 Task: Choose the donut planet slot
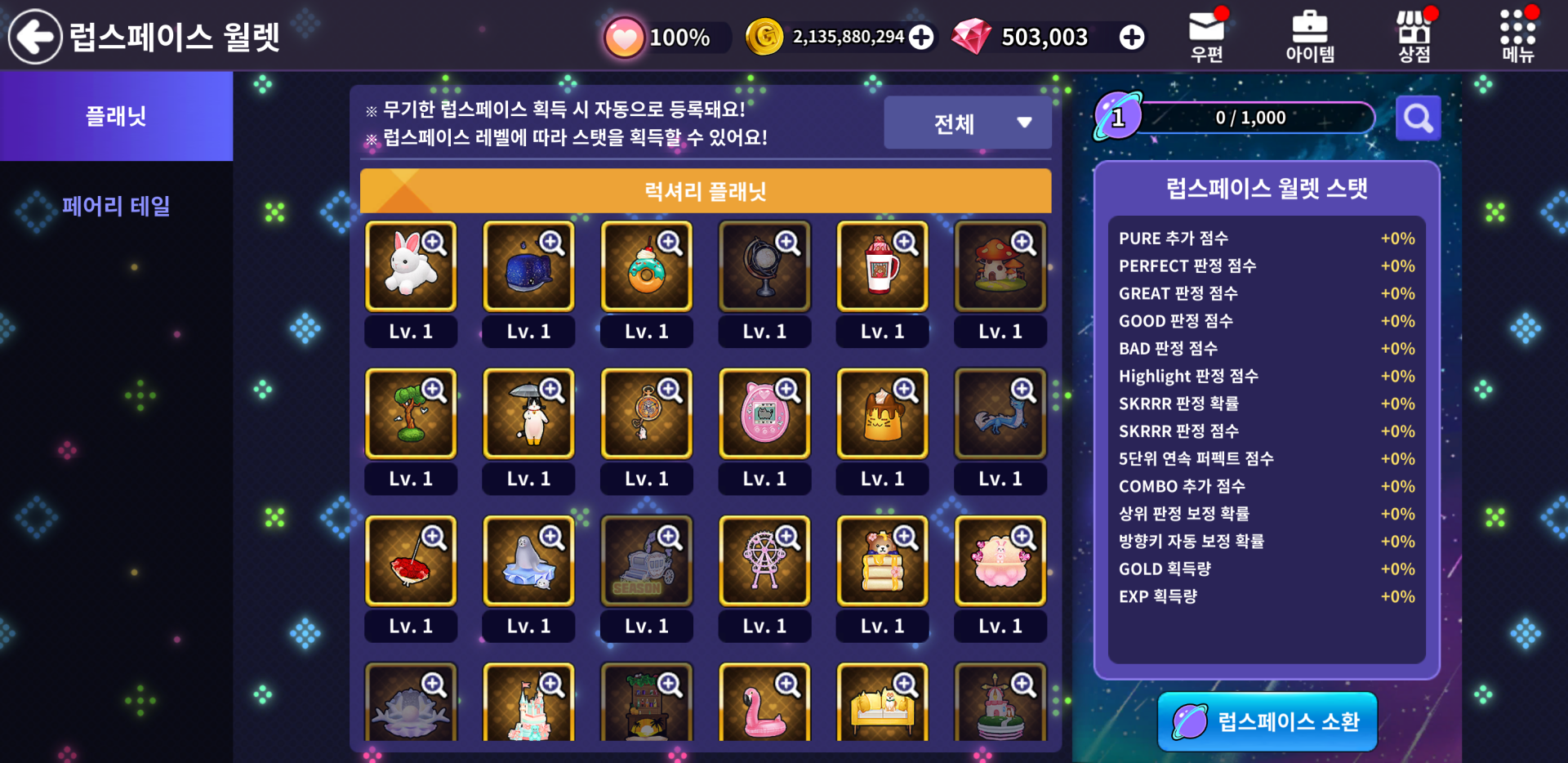[x=646, y=266]
